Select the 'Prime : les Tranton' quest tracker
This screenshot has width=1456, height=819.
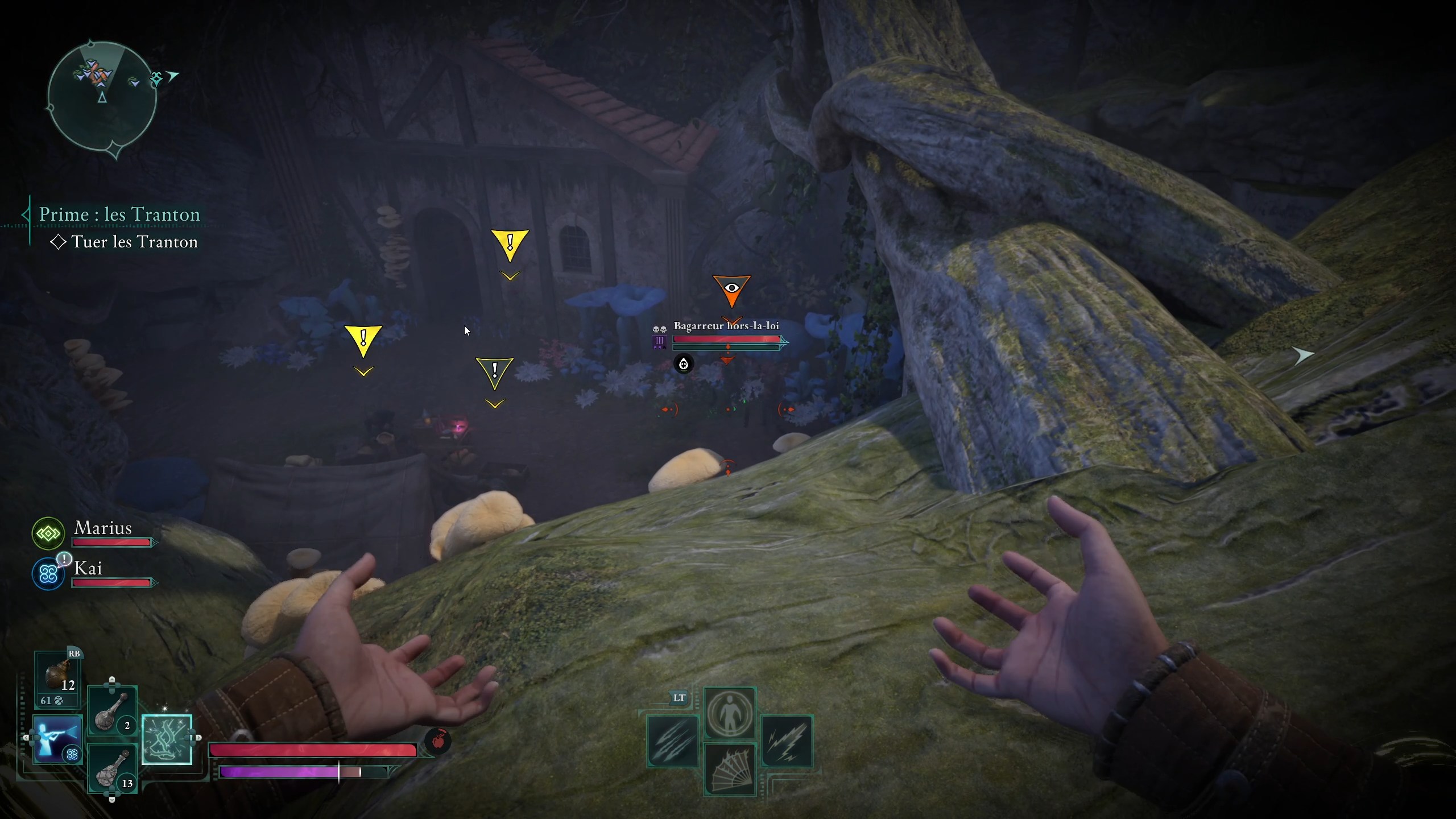pyautogui.click(x=119, y=214)
